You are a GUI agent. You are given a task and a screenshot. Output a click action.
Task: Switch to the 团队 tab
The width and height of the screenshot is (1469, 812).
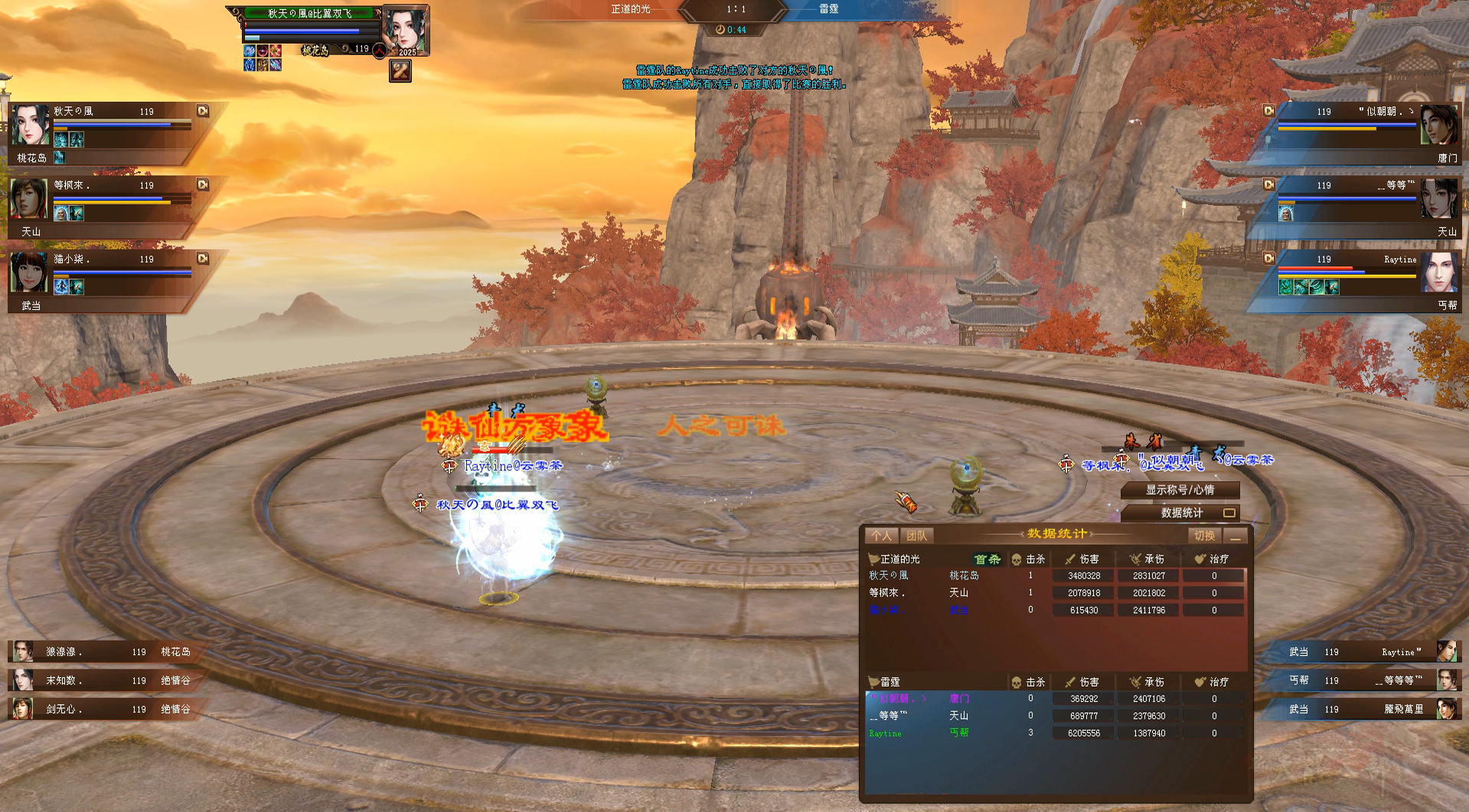(916, 536)
